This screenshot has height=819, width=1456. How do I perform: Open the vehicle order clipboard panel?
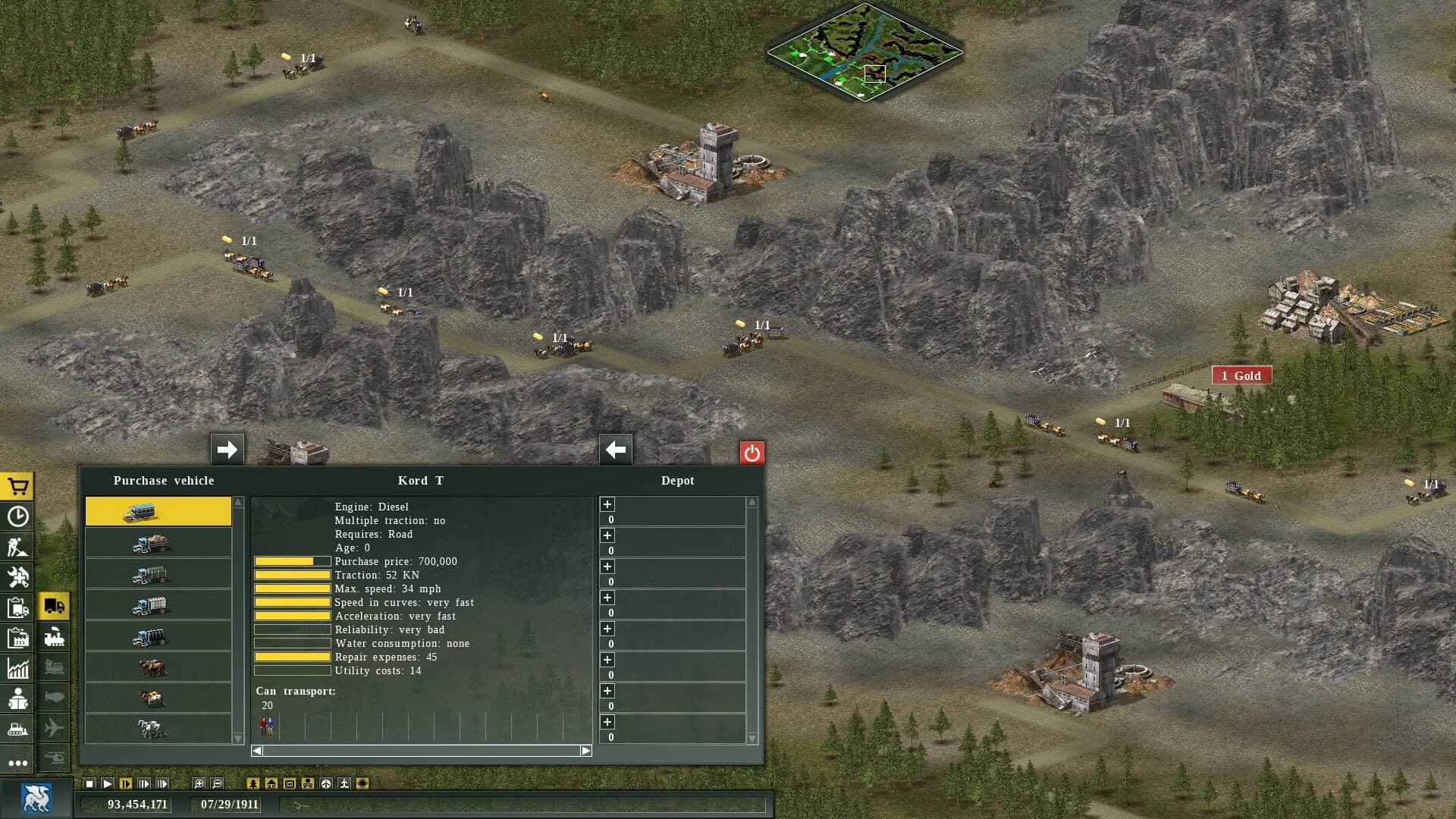pyautogui.click(x=17, y=606)
